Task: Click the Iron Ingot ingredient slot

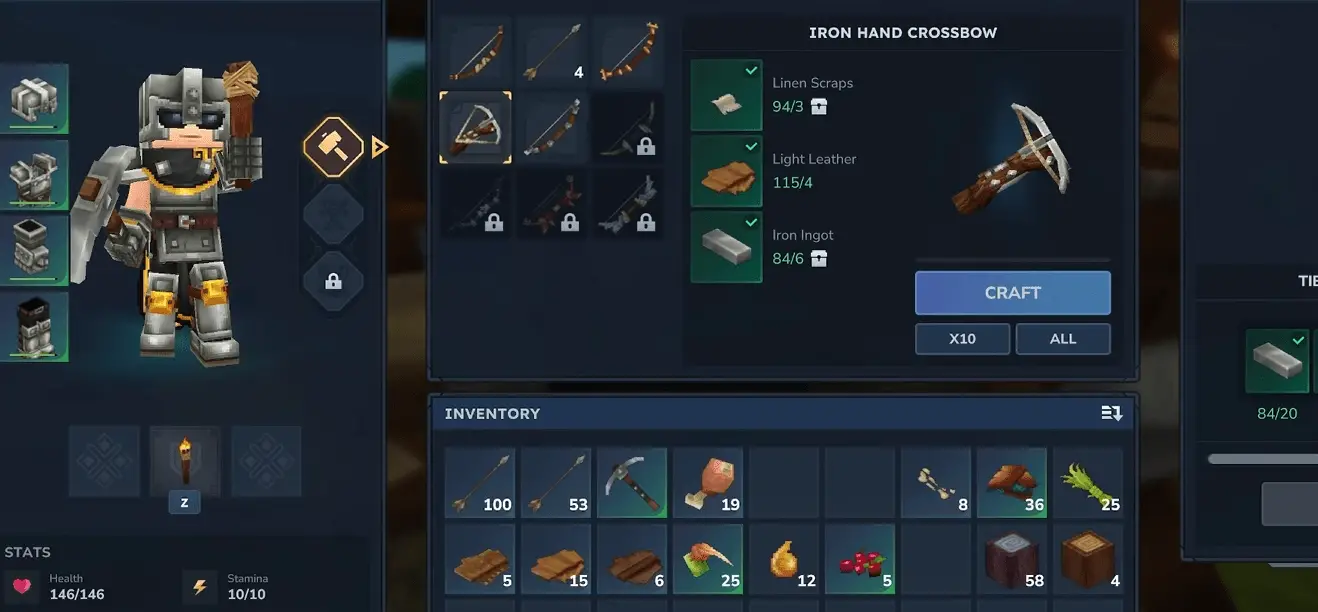Action: pyautogui.click(x=726, y=247)
